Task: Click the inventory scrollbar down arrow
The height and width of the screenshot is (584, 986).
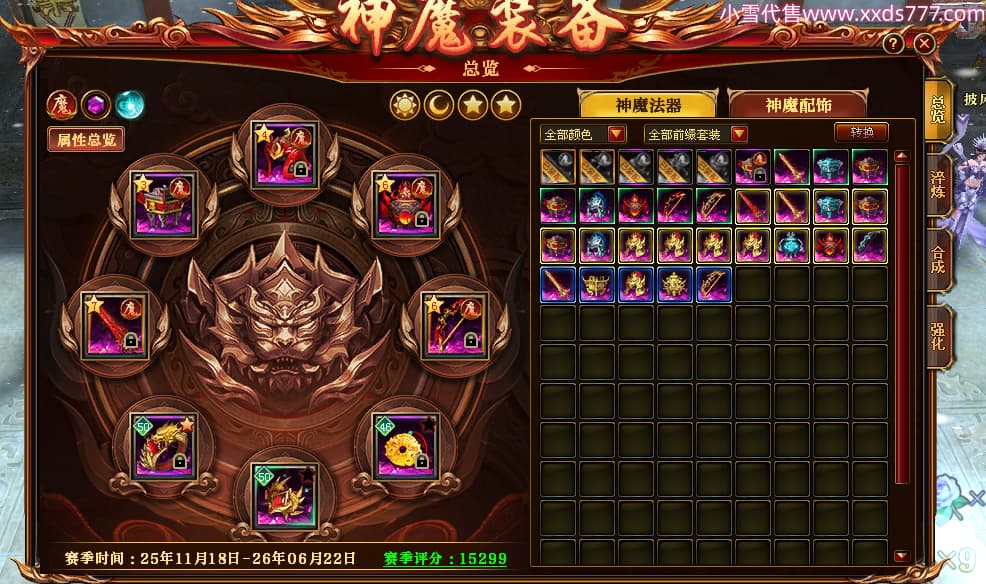Action: click(901, 556)
